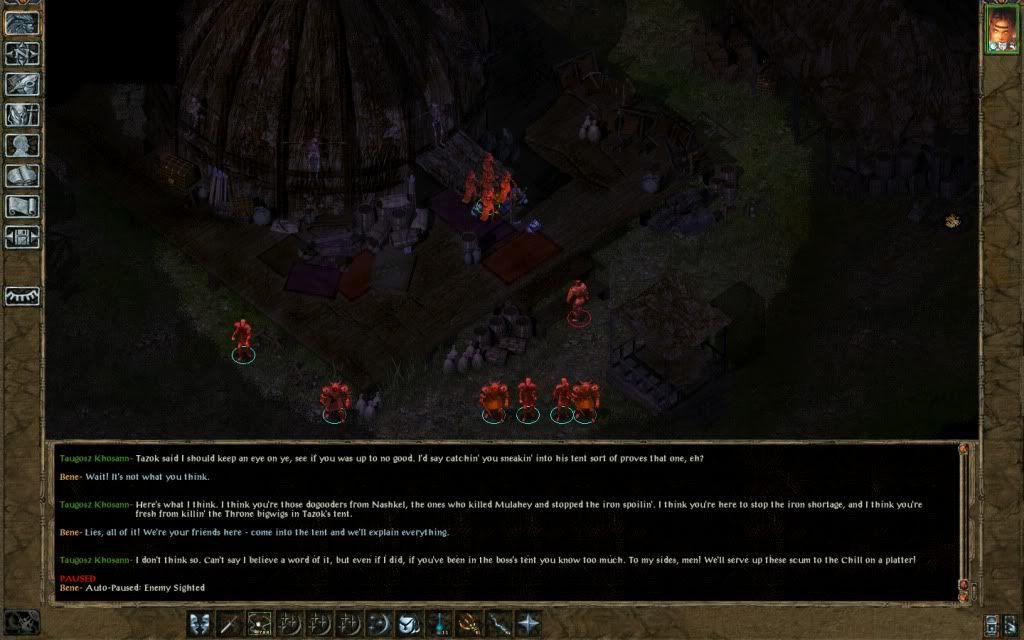1024x640 pixels.
Task: Open the priest scroll button
Action: (x=22, y=207)
